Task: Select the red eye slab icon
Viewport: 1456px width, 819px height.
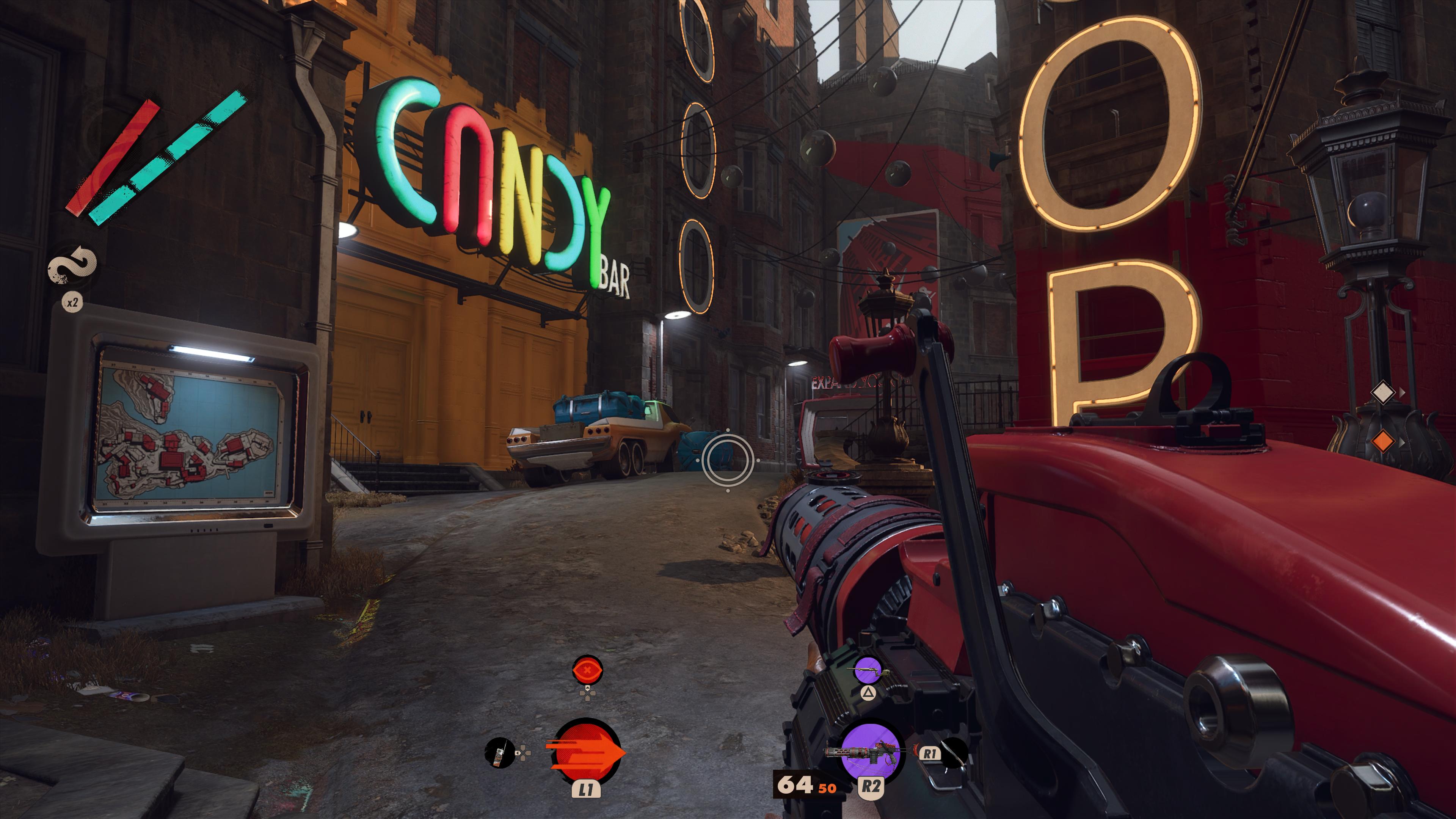Action: [587, 671]
